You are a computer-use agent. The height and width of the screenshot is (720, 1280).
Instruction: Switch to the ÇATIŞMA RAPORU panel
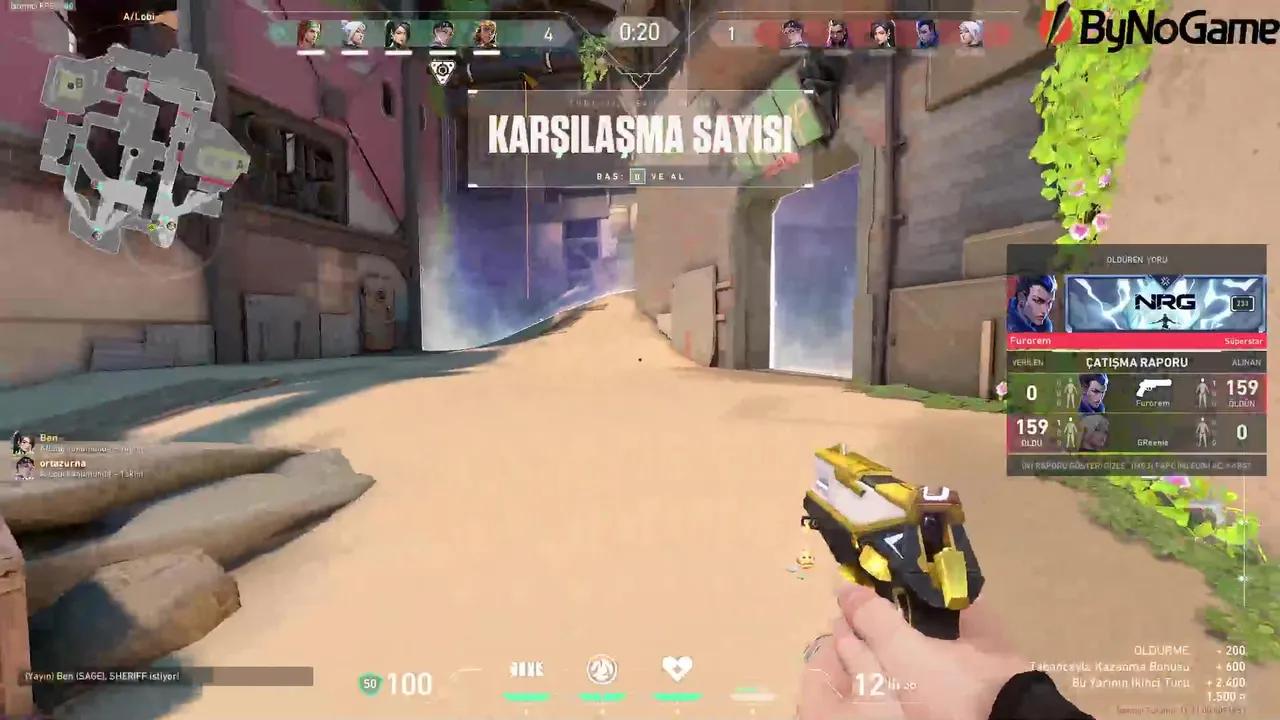[1137, 362]
